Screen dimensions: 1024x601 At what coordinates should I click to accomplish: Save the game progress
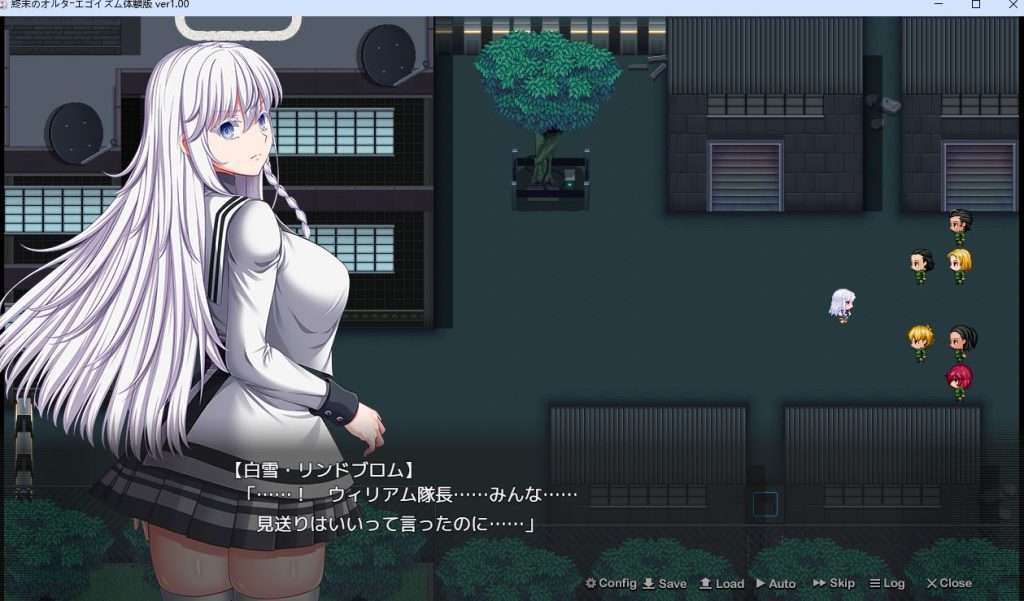(664, 583)
